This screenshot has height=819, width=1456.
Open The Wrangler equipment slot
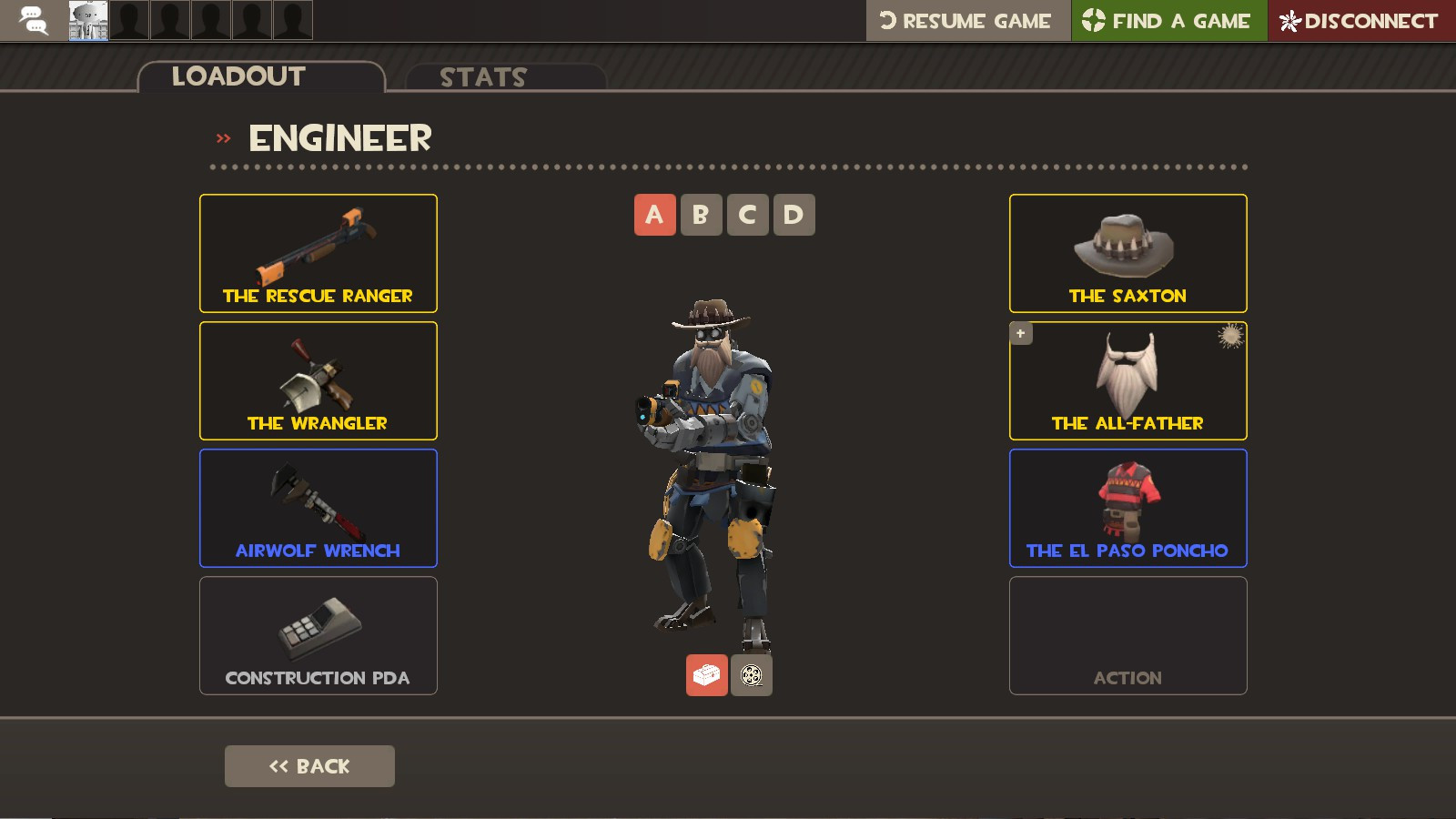click(318, 380)
